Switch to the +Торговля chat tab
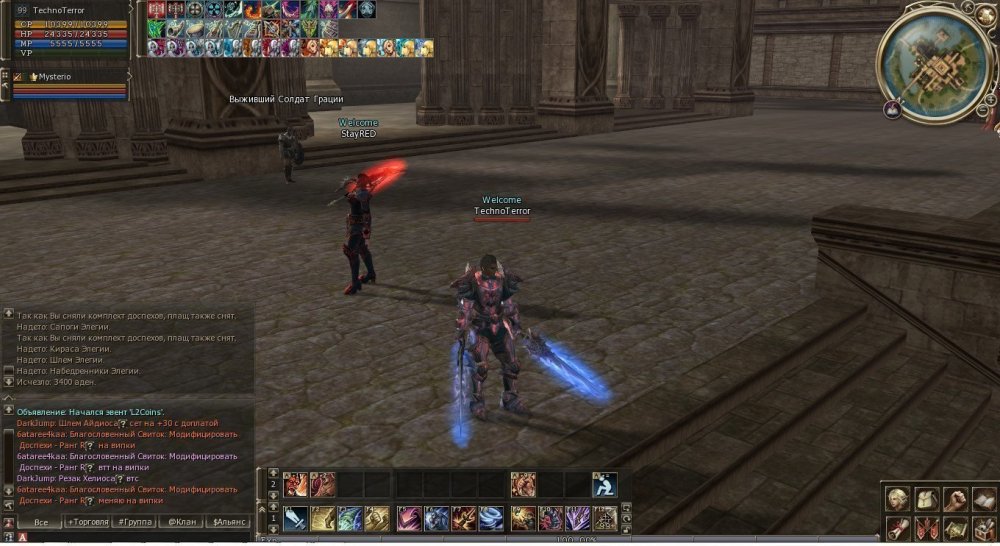 coord(88,523)
